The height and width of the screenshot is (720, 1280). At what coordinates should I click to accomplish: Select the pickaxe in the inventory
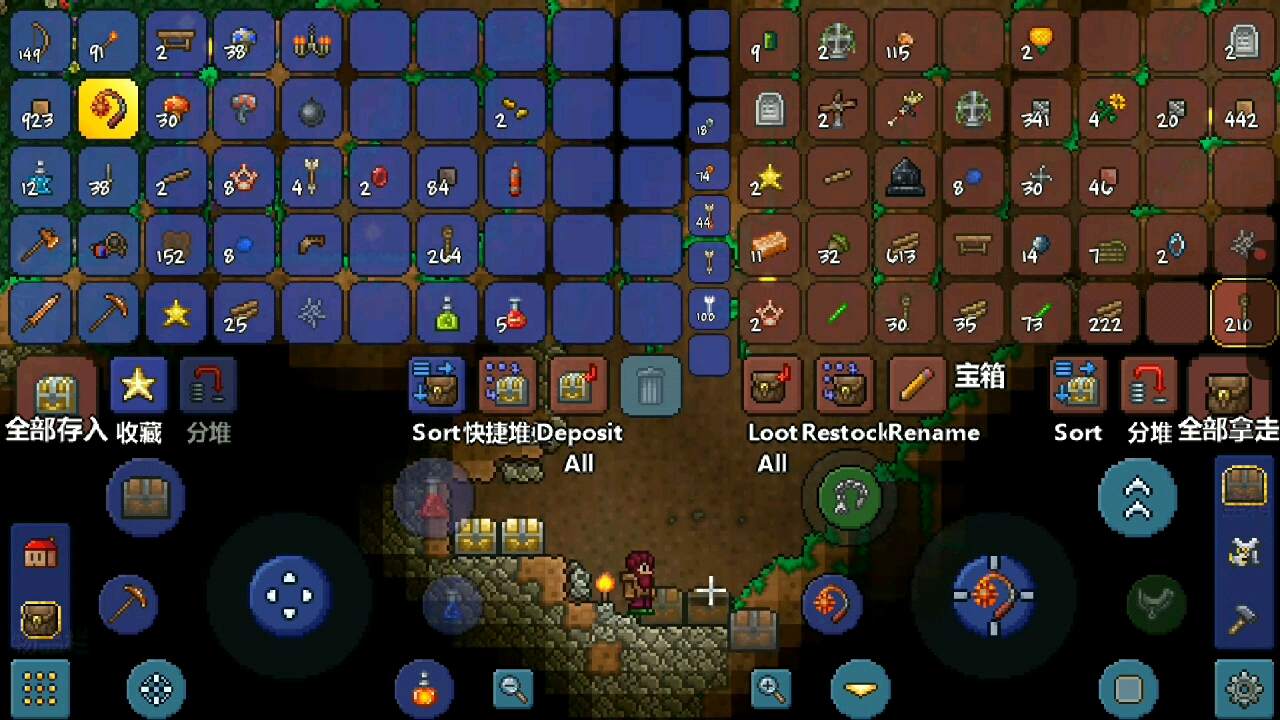pyautogui.click(x=108, y=313)
